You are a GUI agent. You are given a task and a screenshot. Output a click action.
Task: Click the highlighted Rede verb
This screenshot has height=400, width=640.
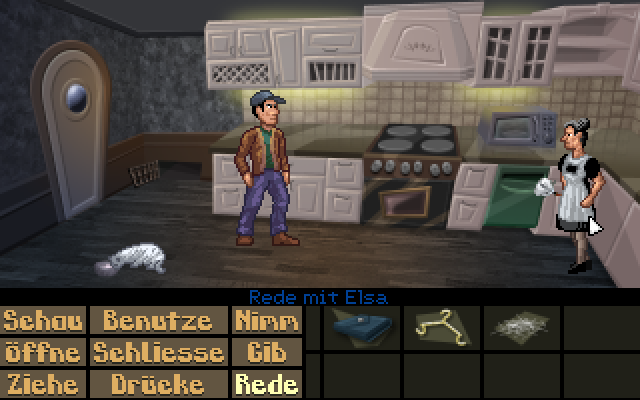point(265,383)
